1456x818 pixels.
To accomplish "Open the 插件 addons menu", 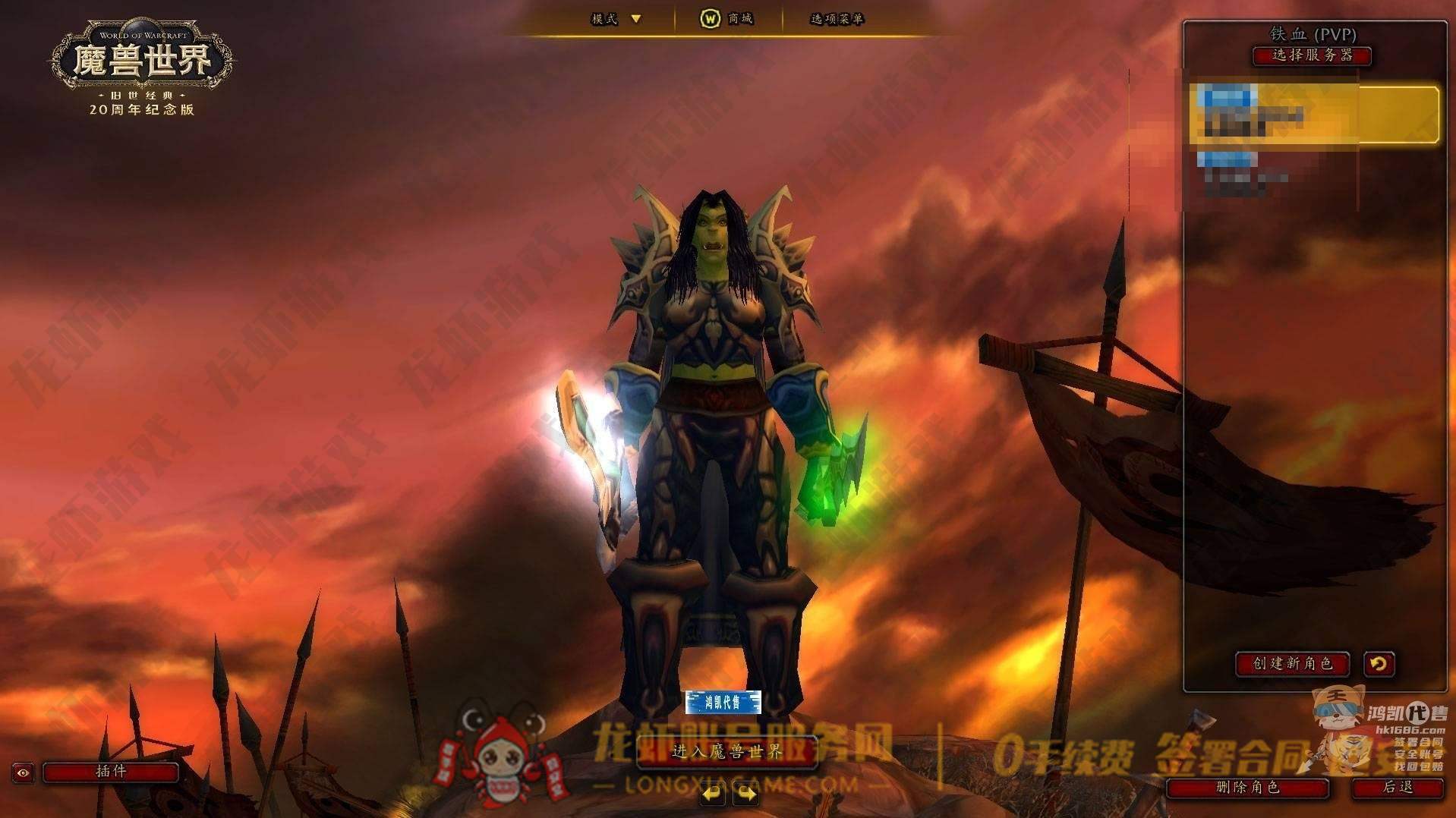I will click(111, 772).
